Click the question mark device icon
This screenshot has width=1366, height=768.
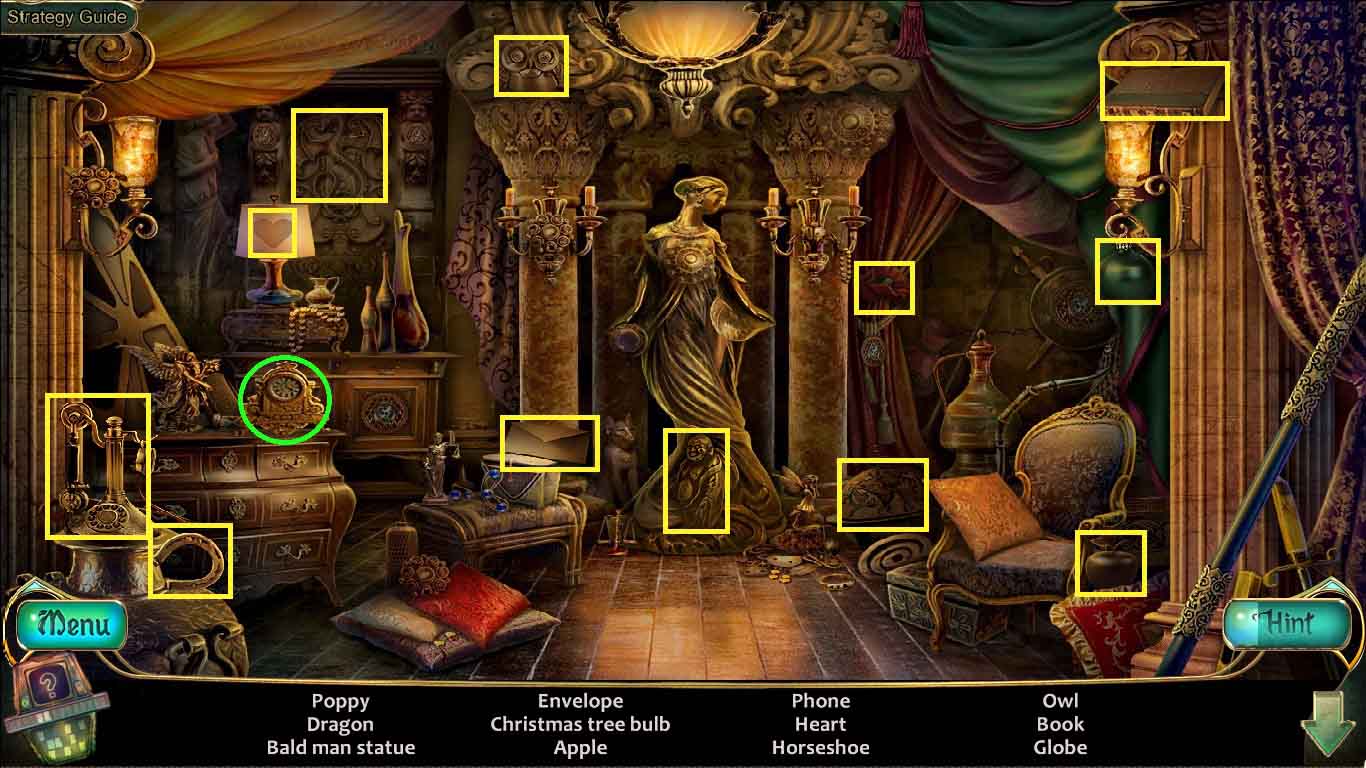coord(47,687)
